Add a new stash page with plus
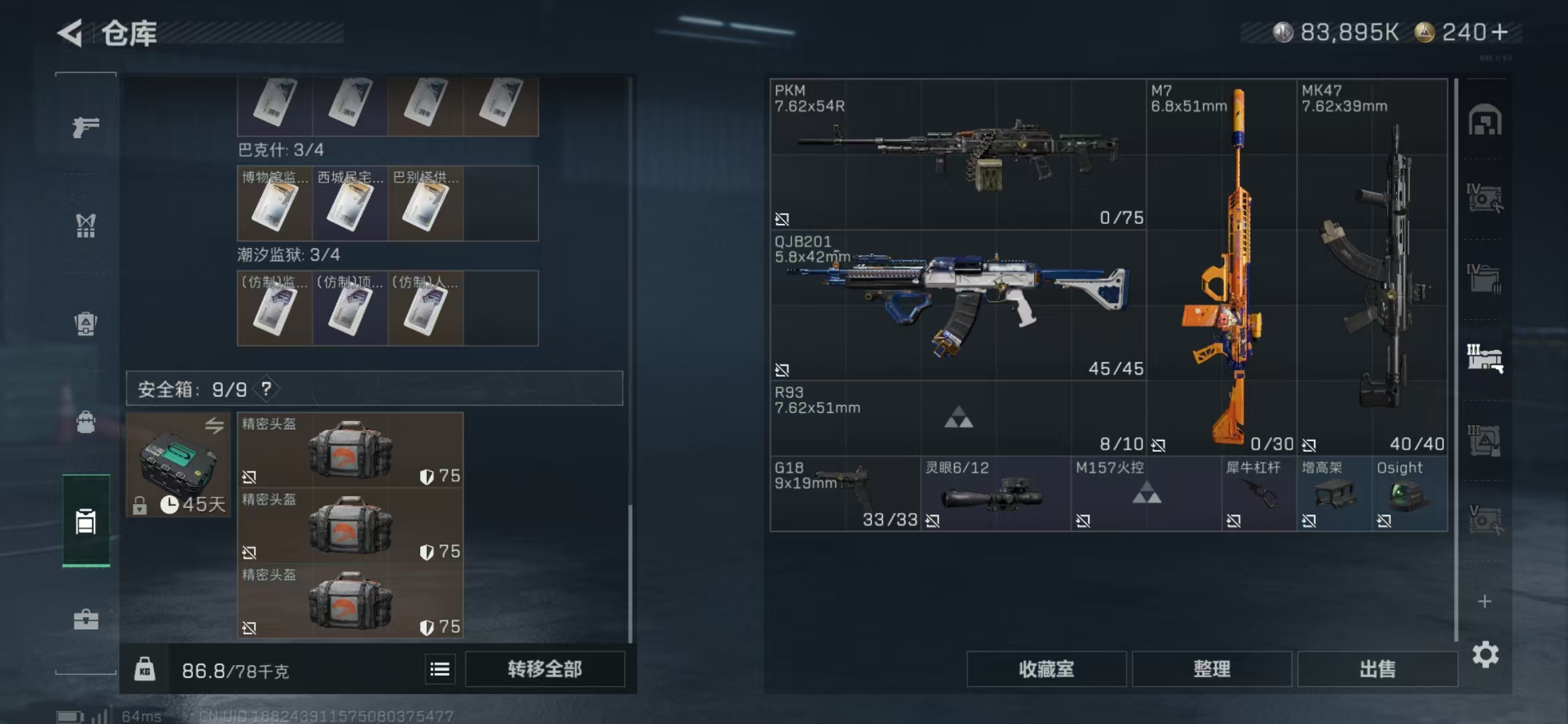Image resolution: width=1568 pixels, height=724 pixels. (1485, 601)
